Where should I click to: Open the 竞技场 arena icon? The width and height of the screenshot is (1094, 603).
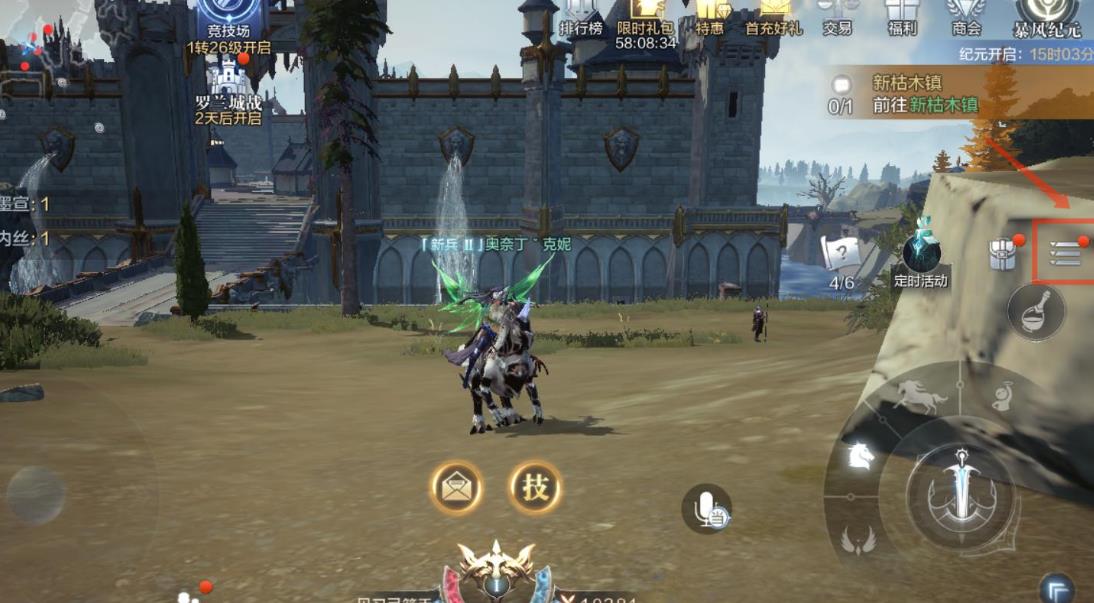(229, 22)
